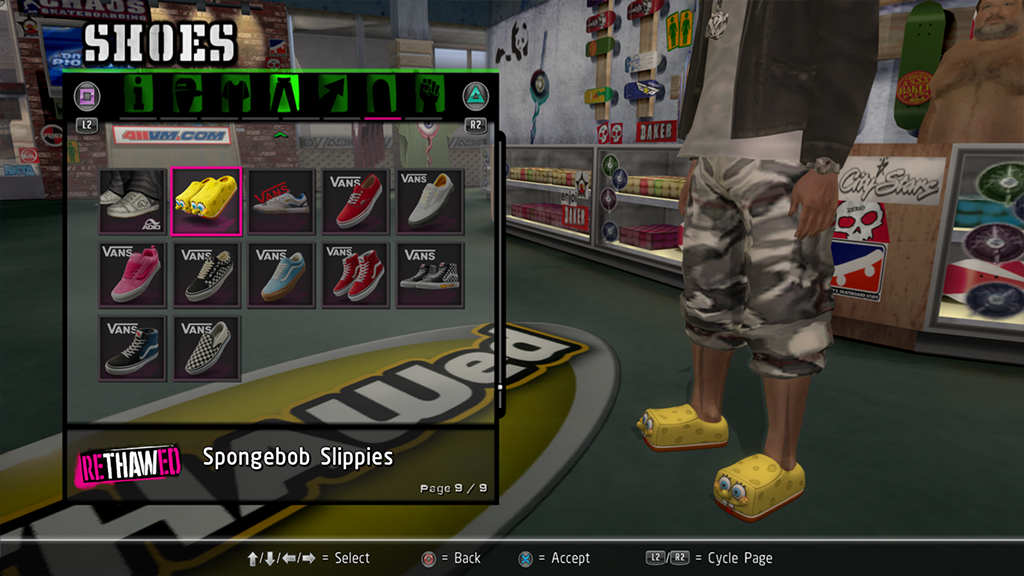Choose the black and navy Vans high-tops

[x=132, y=348]
